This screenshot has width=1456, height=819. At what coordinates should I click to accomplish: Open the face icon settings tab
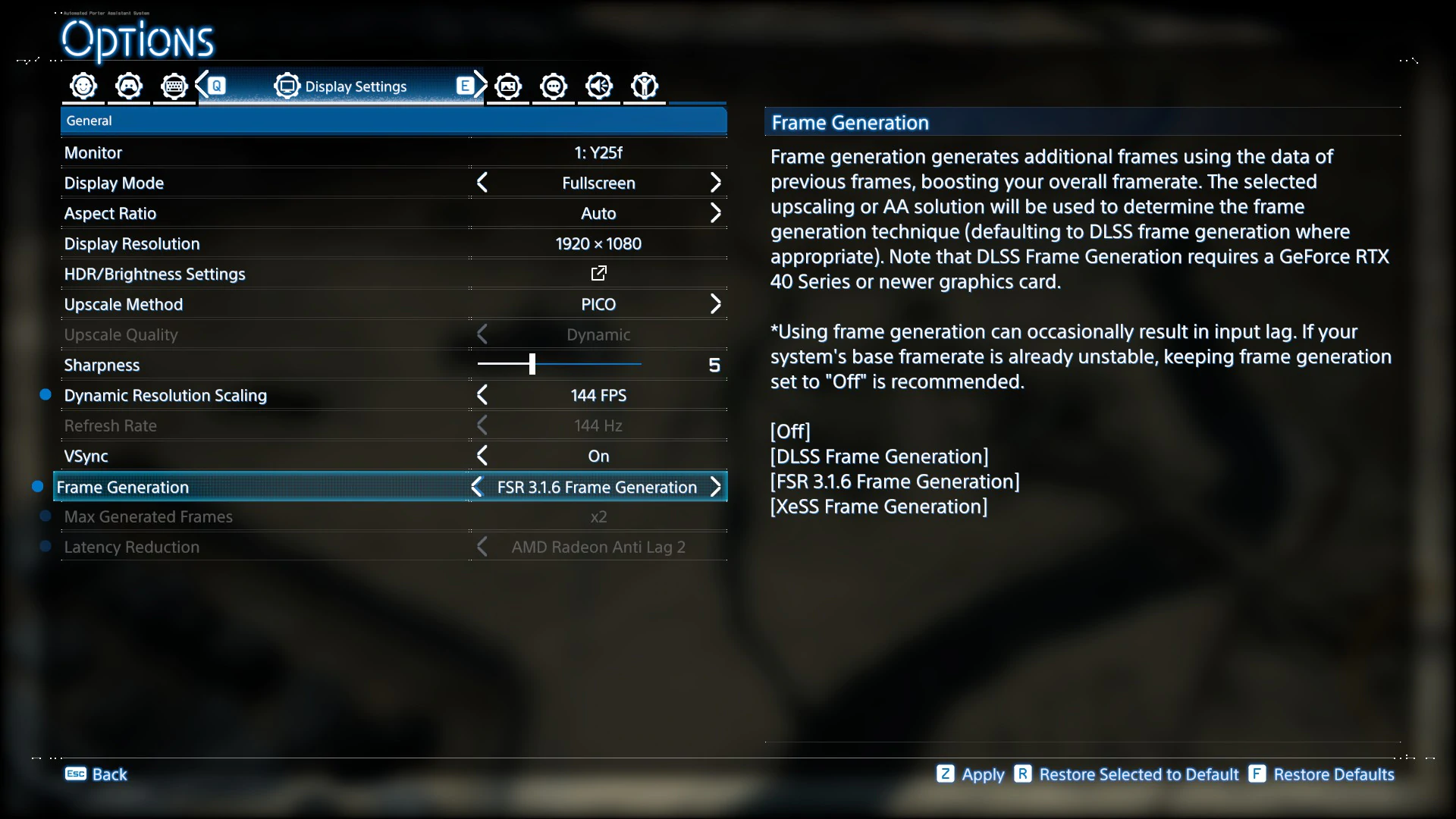click(83, 86)
